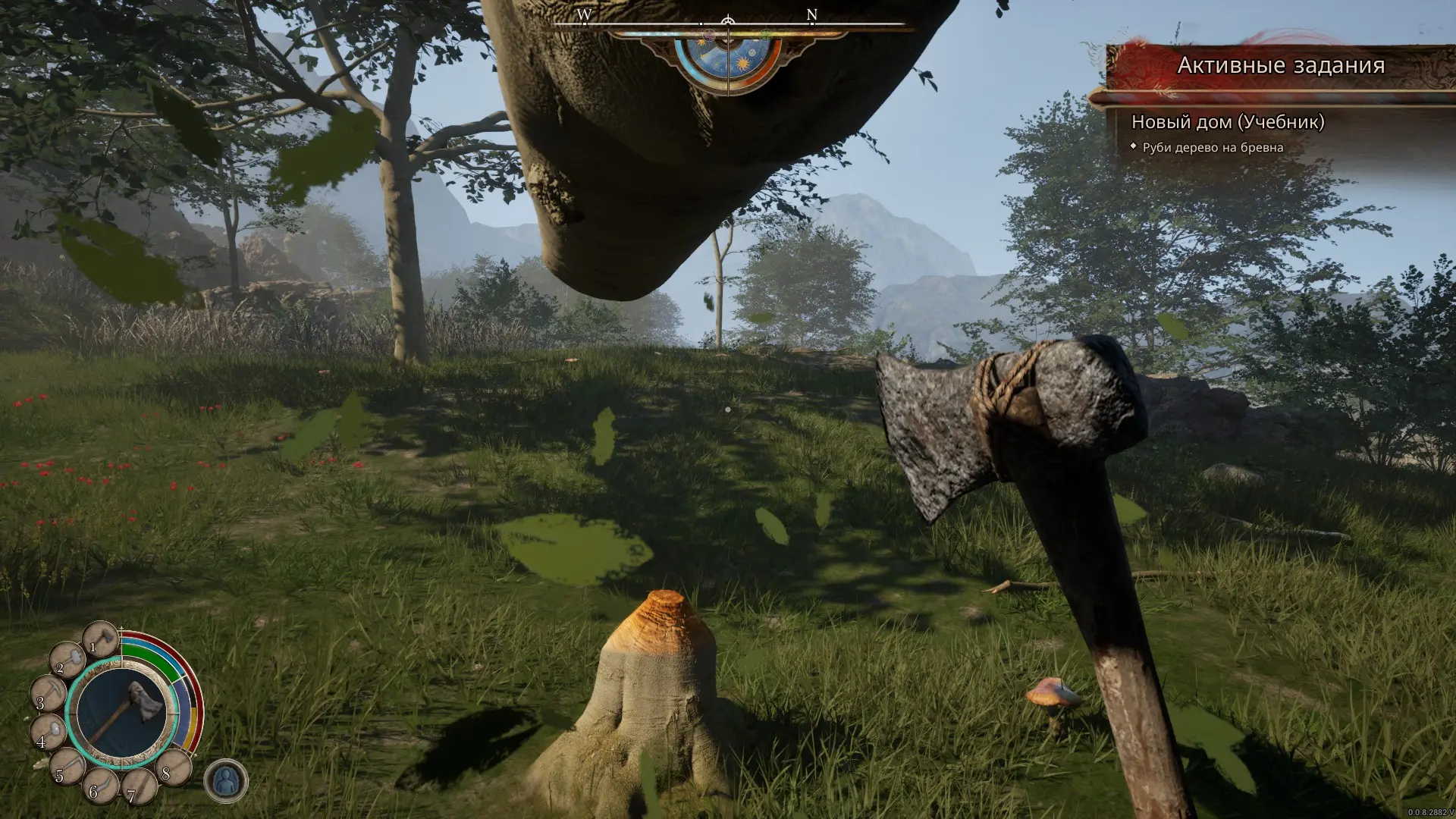The image size is (1456, 819).
Task: Choose the tool in hotbar slot 8
Action: point(173,766)
